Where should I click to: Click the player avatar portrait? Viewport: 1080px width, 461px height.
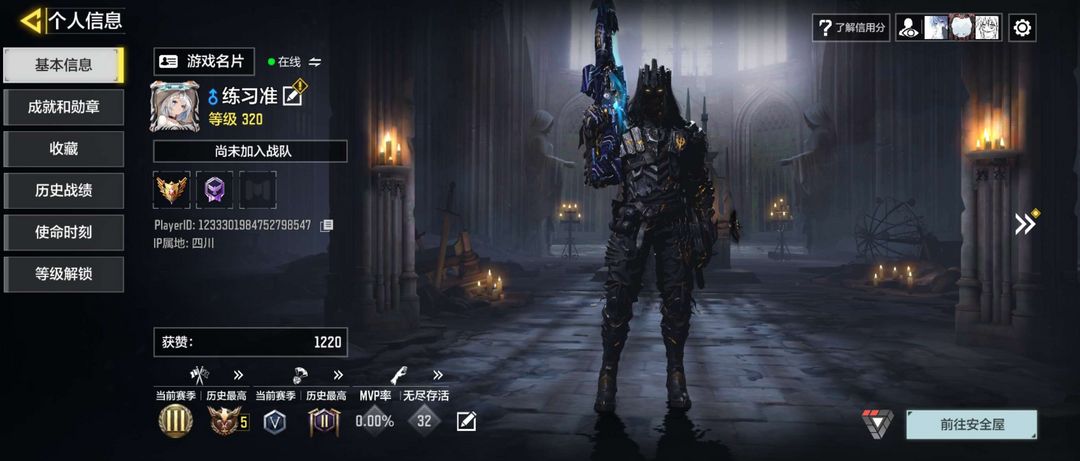[x=175, y=107]
